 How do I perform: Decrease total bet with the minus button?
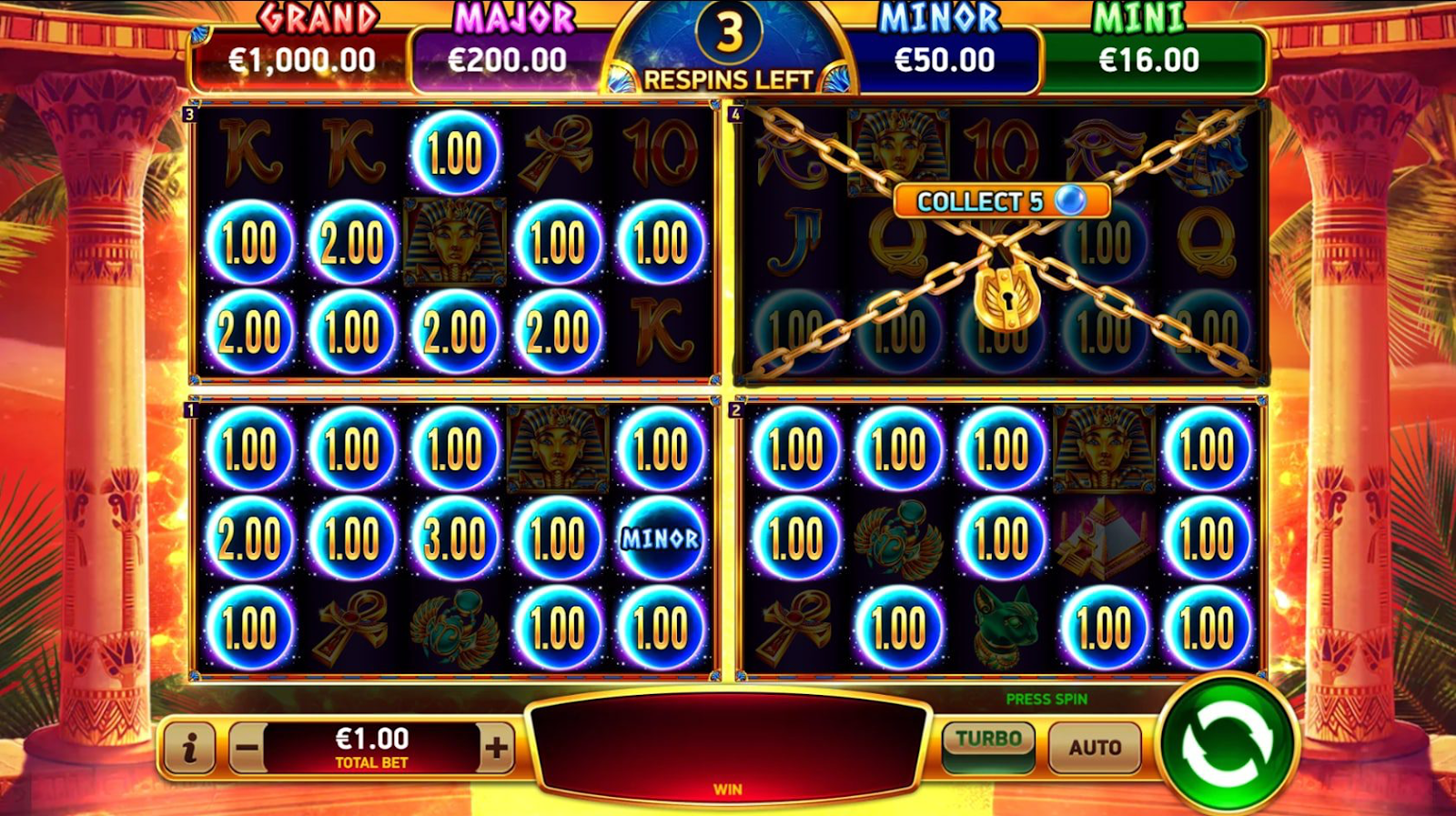247,749
